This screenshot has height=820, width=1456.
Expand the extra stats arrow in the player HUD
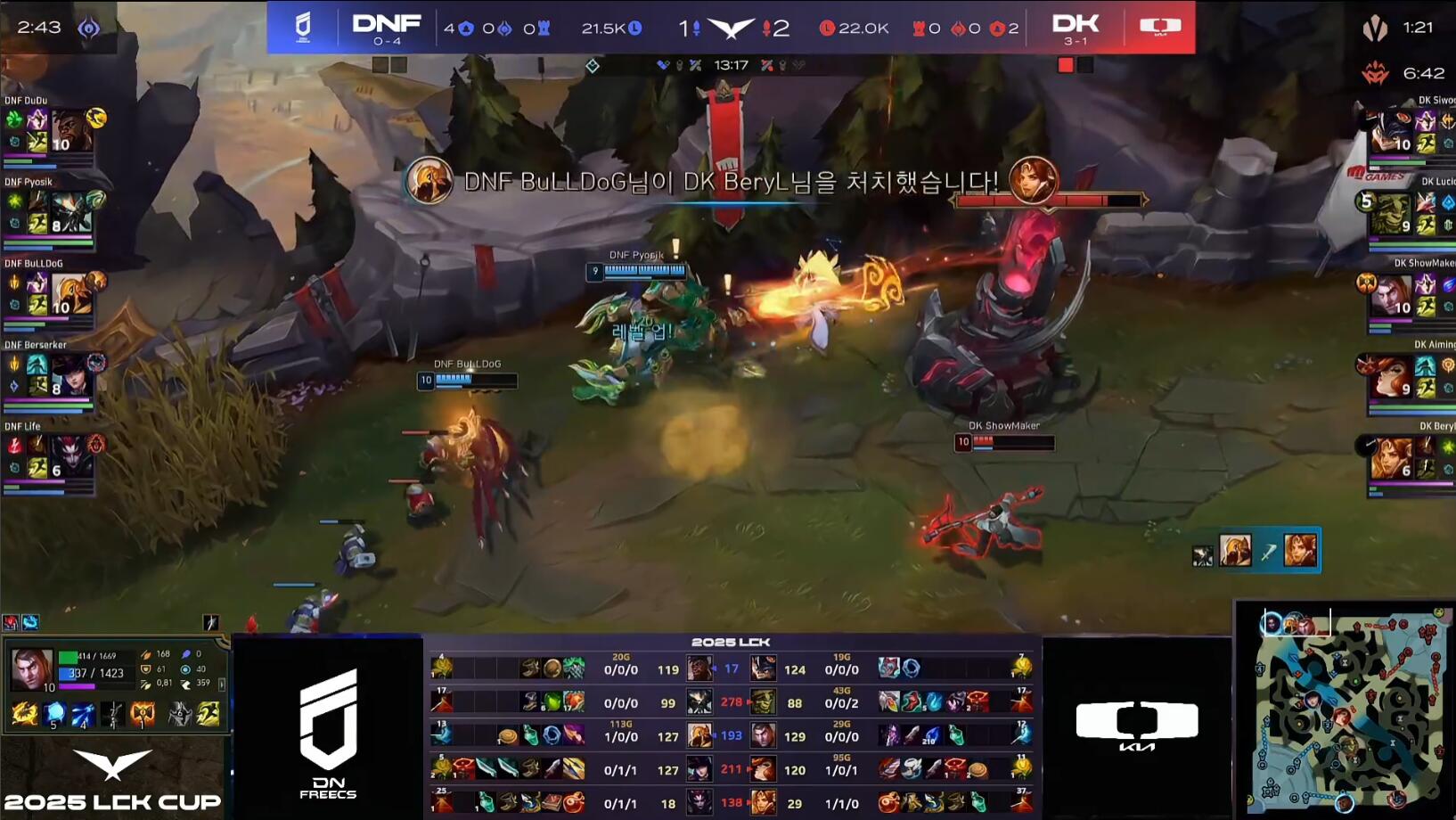click(222, 685)
